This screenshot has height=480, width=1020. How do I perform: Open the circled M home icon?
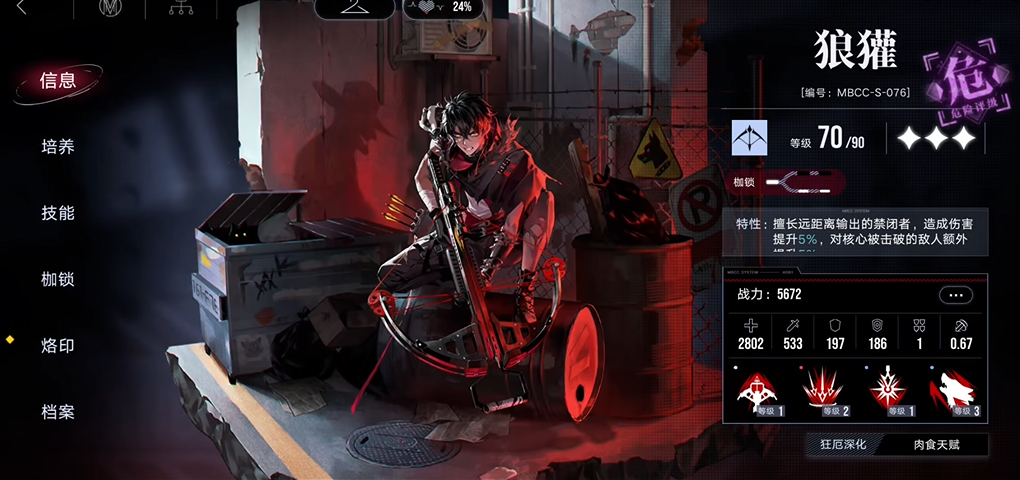tap(110, 9)
